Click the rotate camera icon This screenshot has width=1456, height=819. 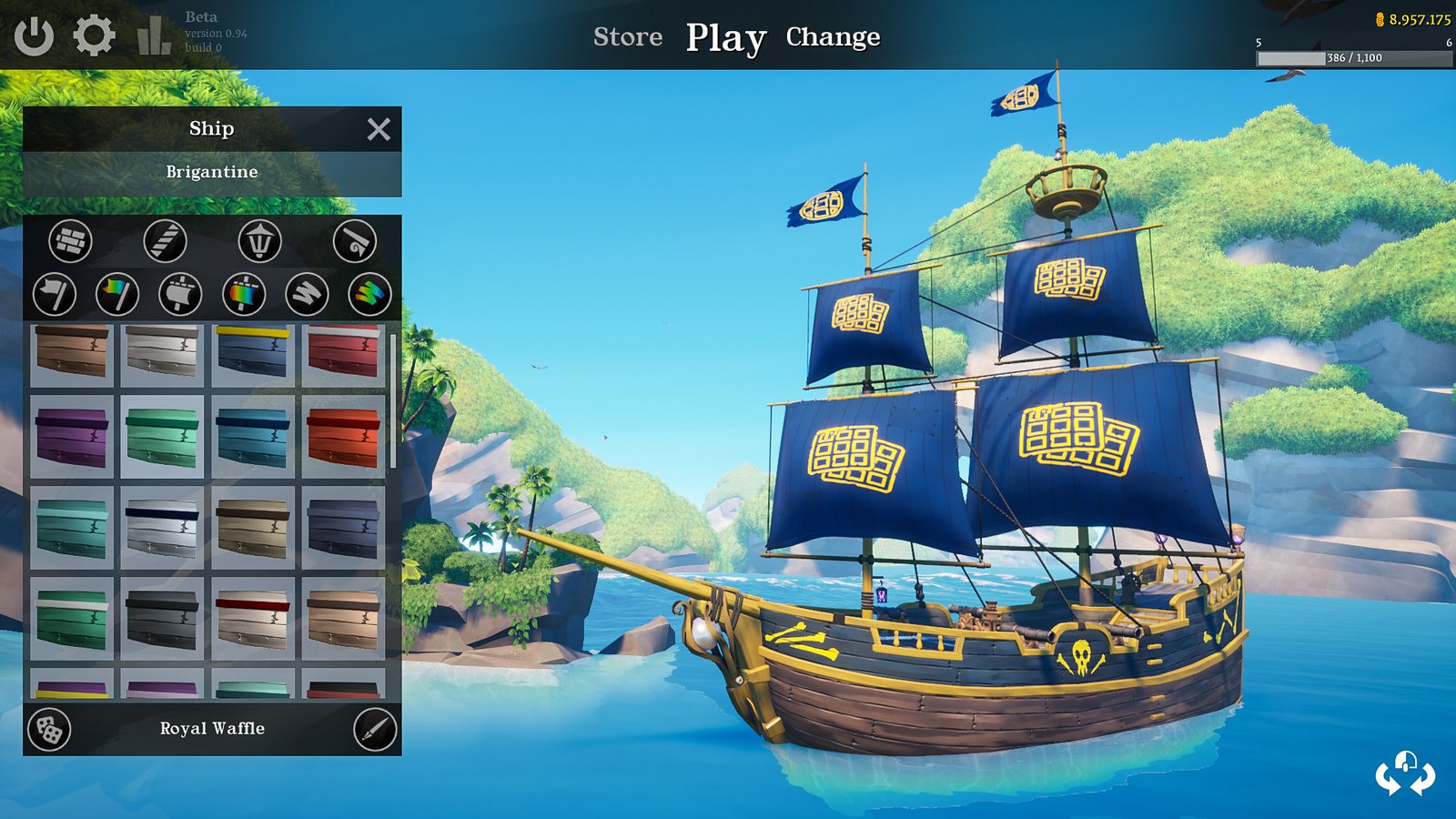pos(1405,774)
